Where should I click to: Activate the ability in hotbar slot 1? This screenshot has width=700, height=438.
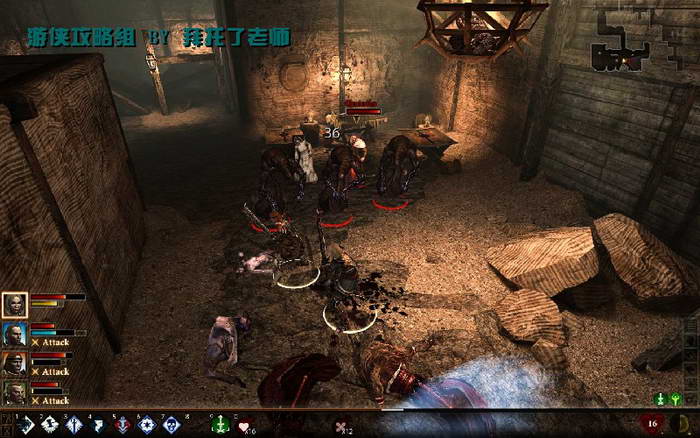tap(27, 425)
